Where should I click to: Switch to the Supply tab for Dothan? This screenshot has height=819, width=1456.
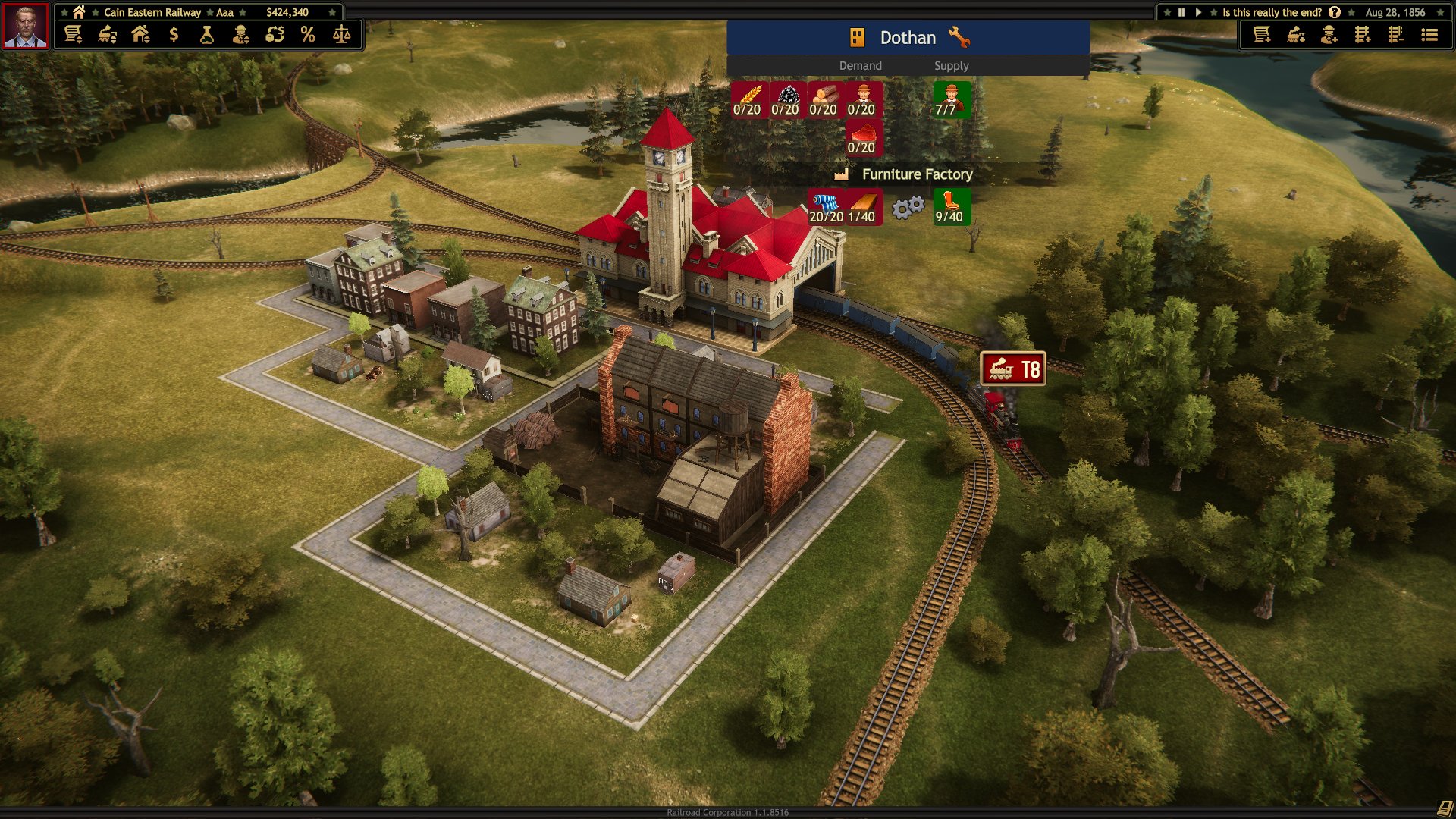point(952,66)
